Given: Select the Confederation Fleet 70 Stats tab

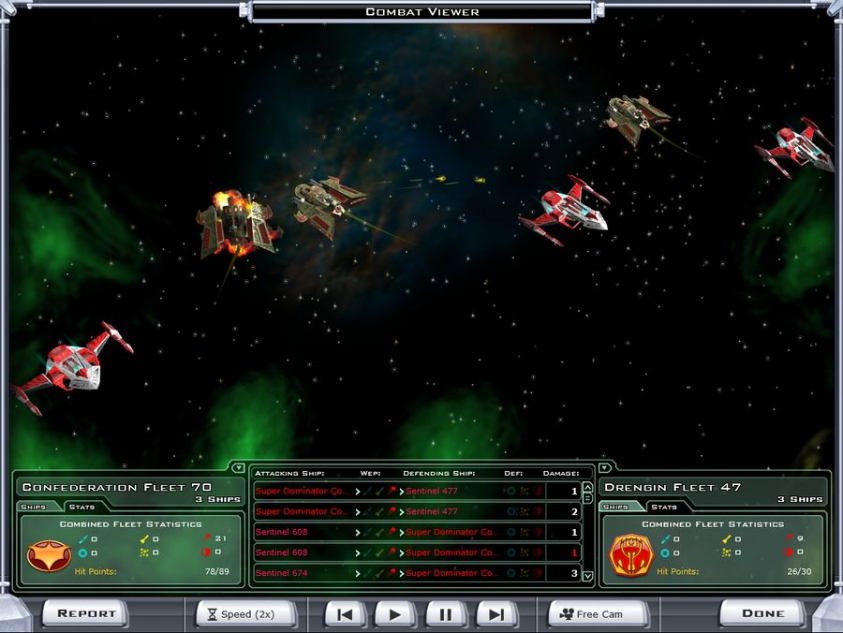Looking at the screenshot, I should [82, 507].
